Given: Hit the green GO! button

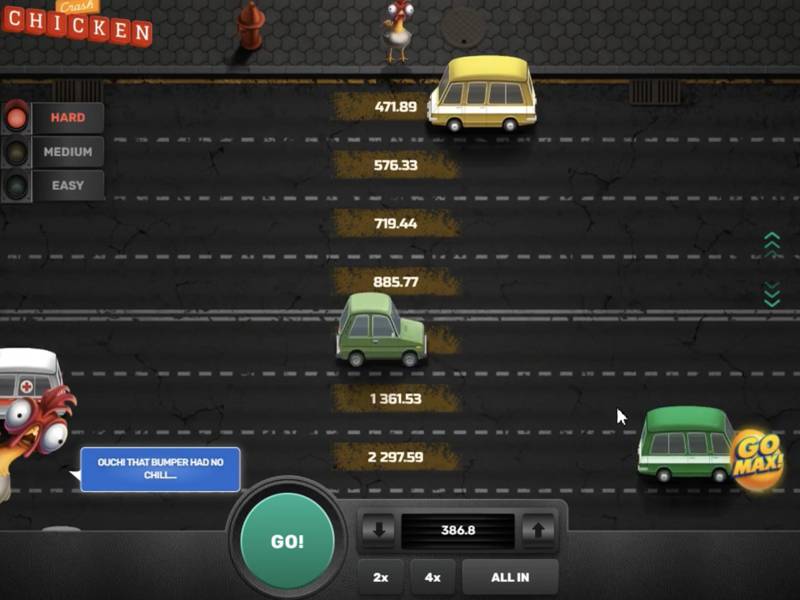Looking at the screenshot, I should (287, 541).
